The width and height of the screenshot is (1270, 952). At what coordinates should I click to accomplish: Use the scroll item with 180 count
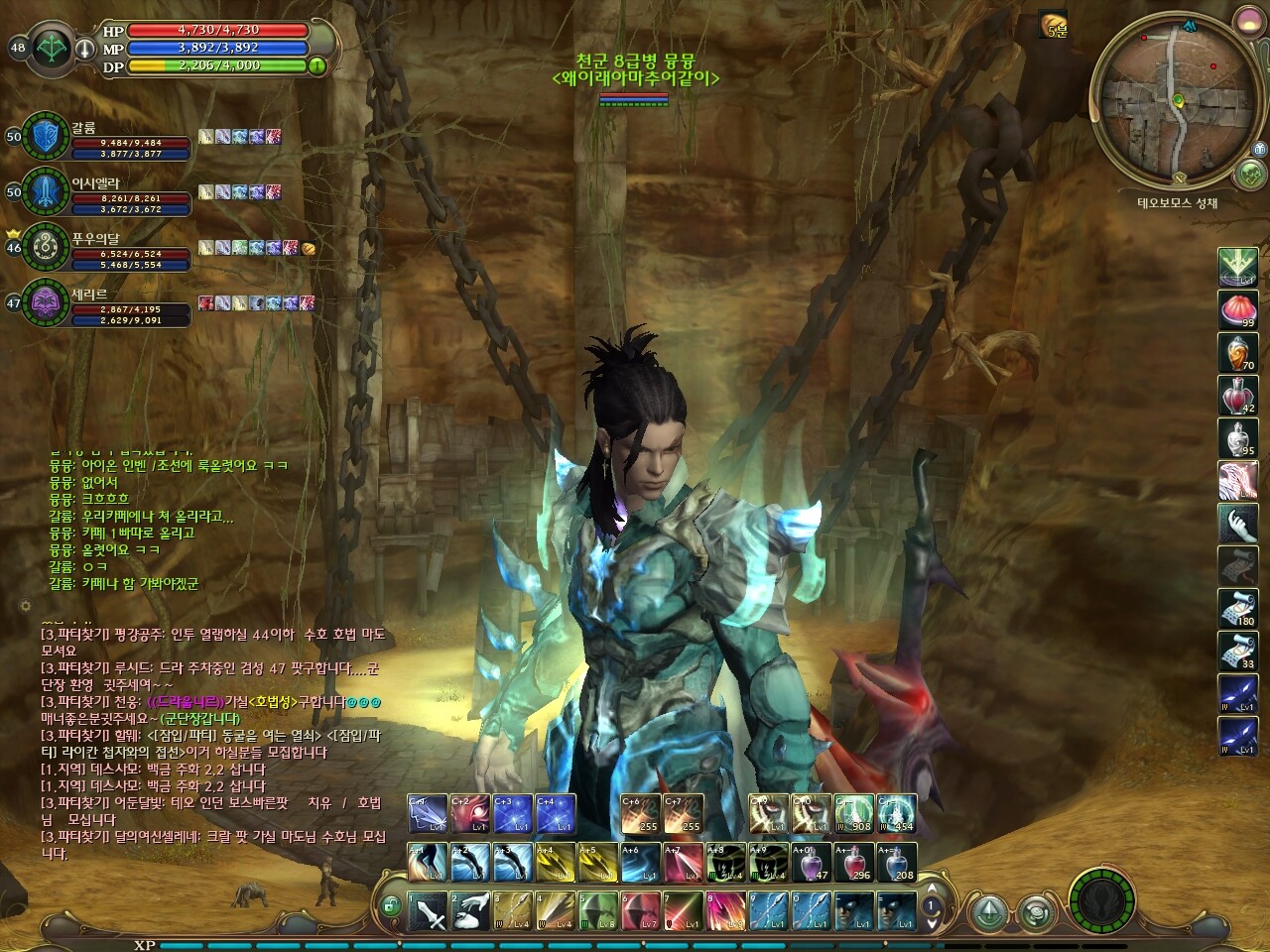point(1237,609)
